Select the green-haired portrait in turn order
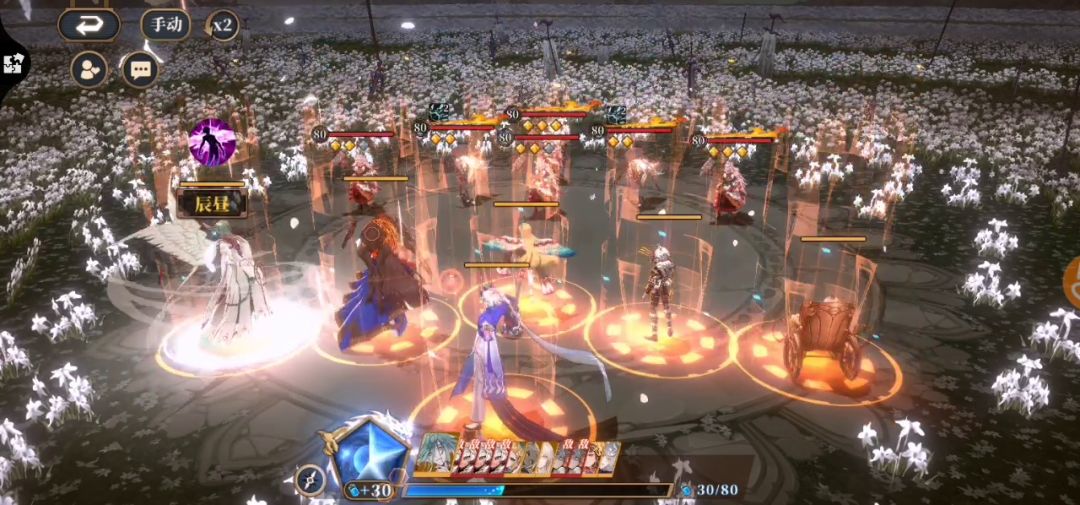The height and width of the screenshot is (505, 1080). (433, 453)
